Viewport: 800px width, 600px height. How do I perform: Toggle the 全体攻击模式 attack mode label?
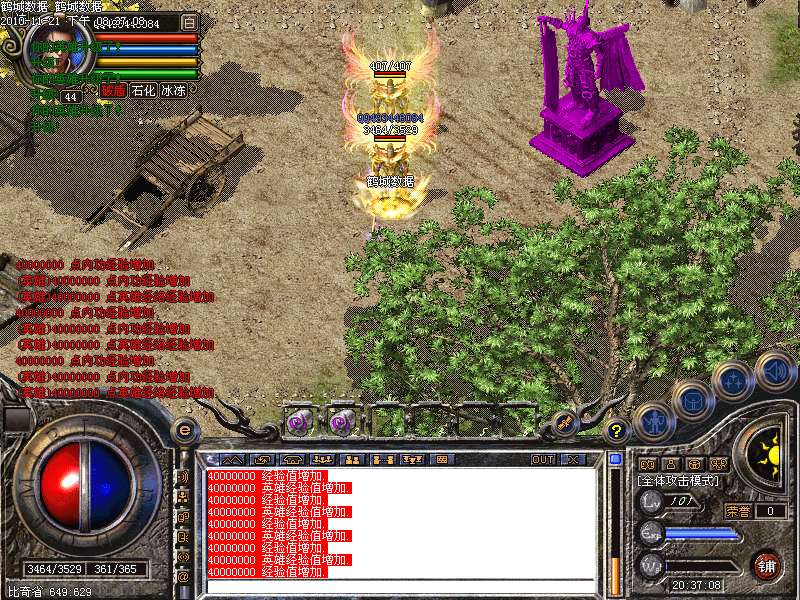[x=682, y=481]
